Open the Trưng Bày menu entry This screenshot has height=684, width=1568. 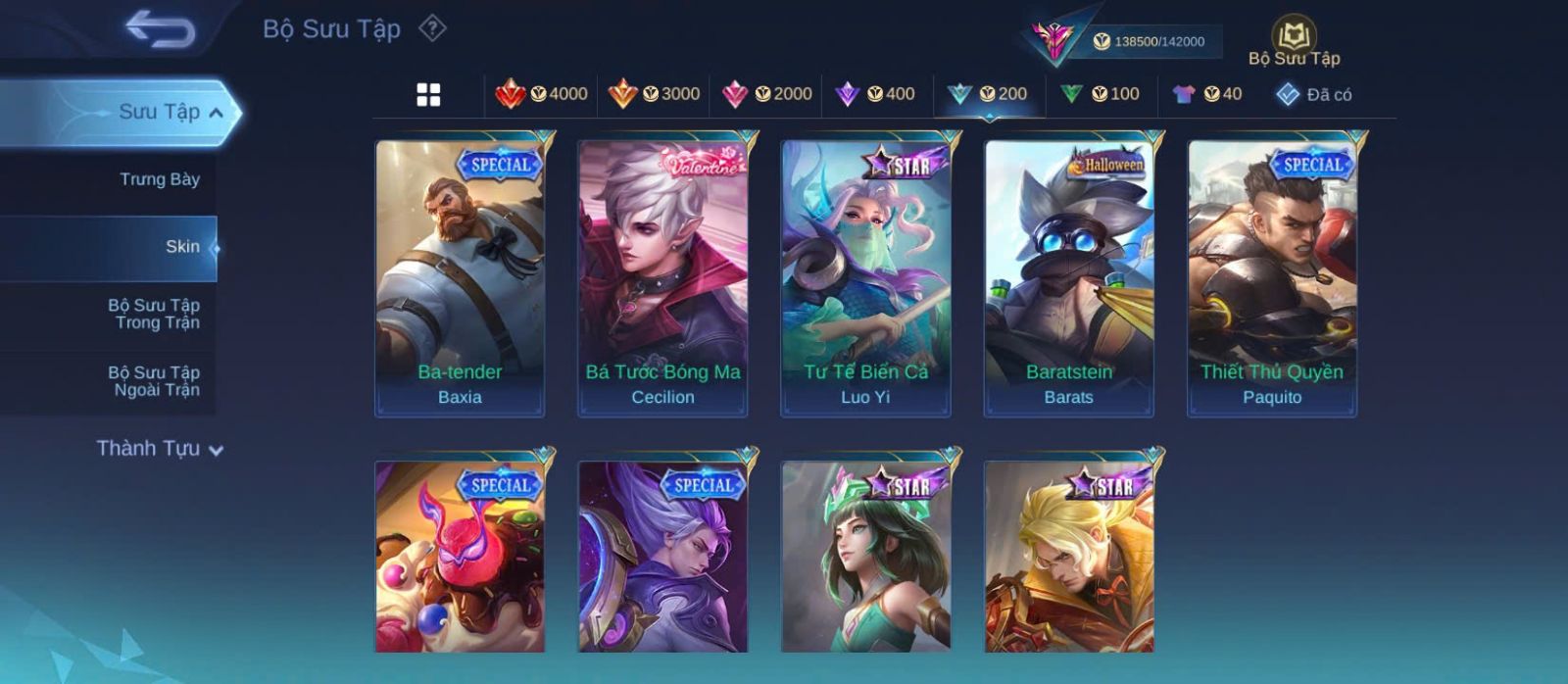click(x=159, y=179)
